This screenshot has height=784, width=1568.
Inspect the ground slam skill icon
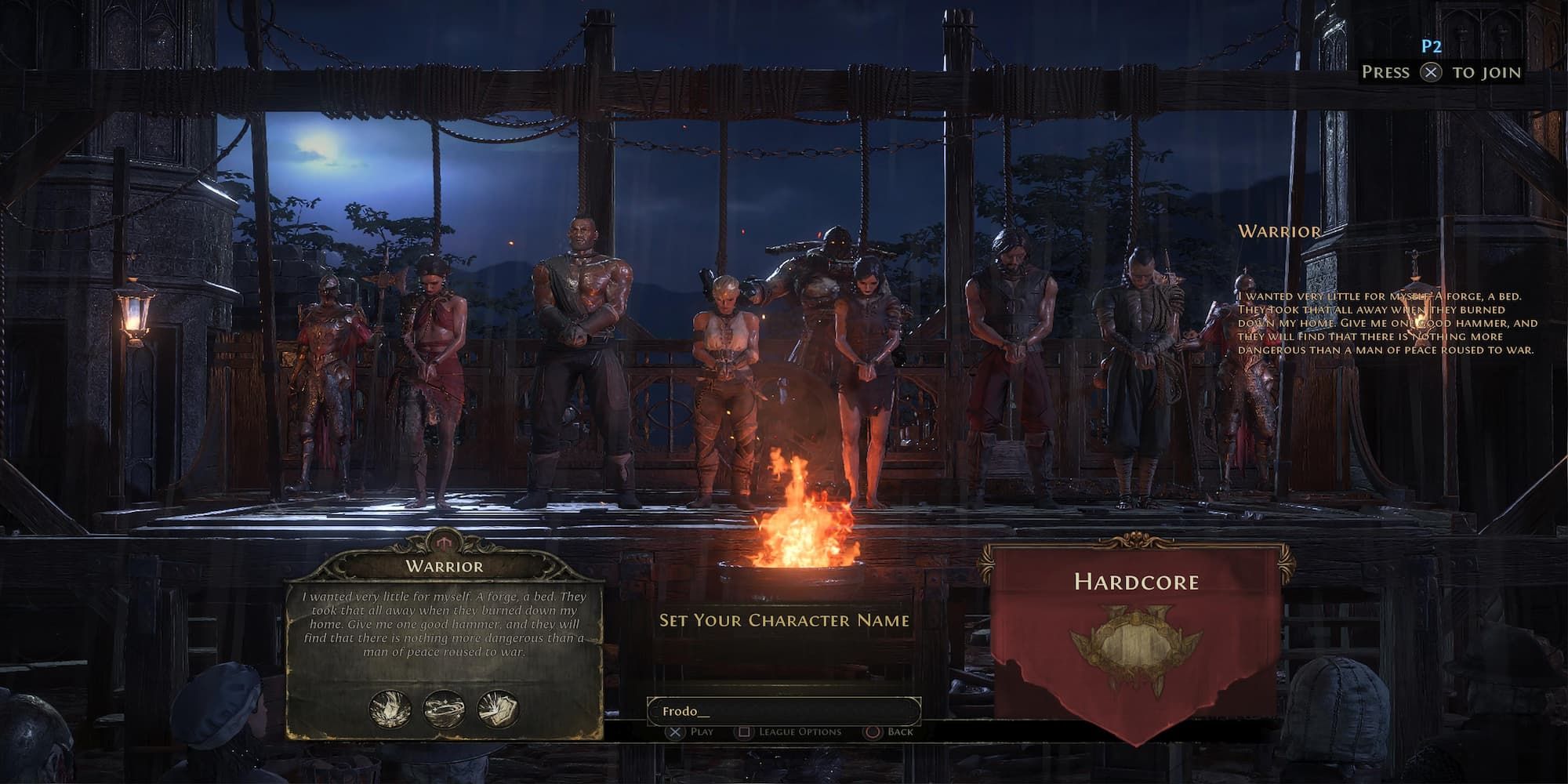pos(390,709)
